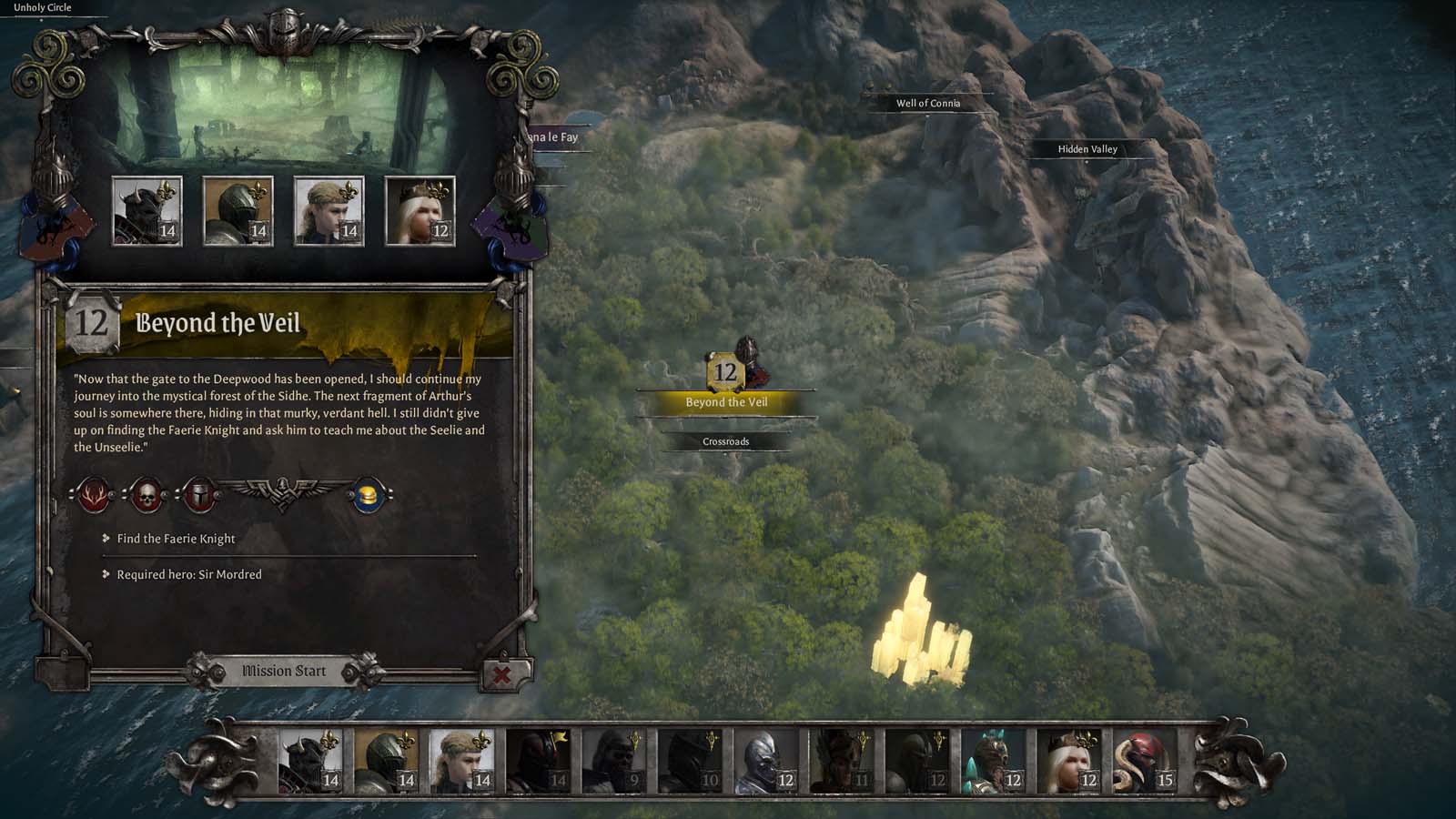Image resolution: width=1456 pixels, height=819 pixels.
Task: Select the blonde braided hero in party slots
Action: [x=329, y=211]
